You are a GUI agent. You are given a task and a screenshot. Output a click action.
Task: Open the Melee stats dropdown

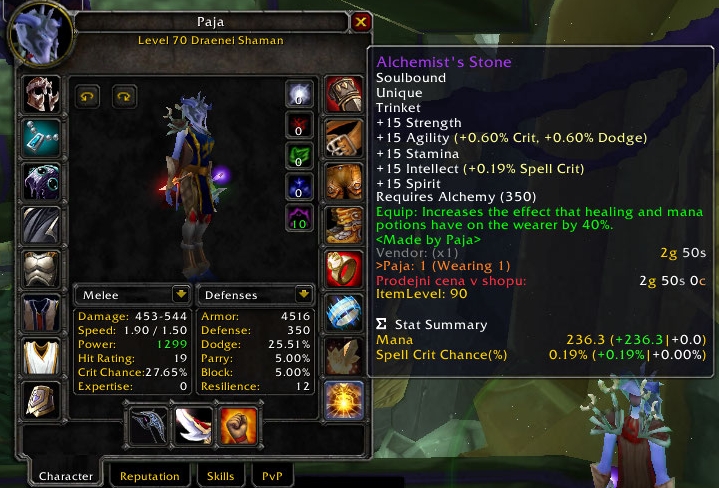point(180,294)
